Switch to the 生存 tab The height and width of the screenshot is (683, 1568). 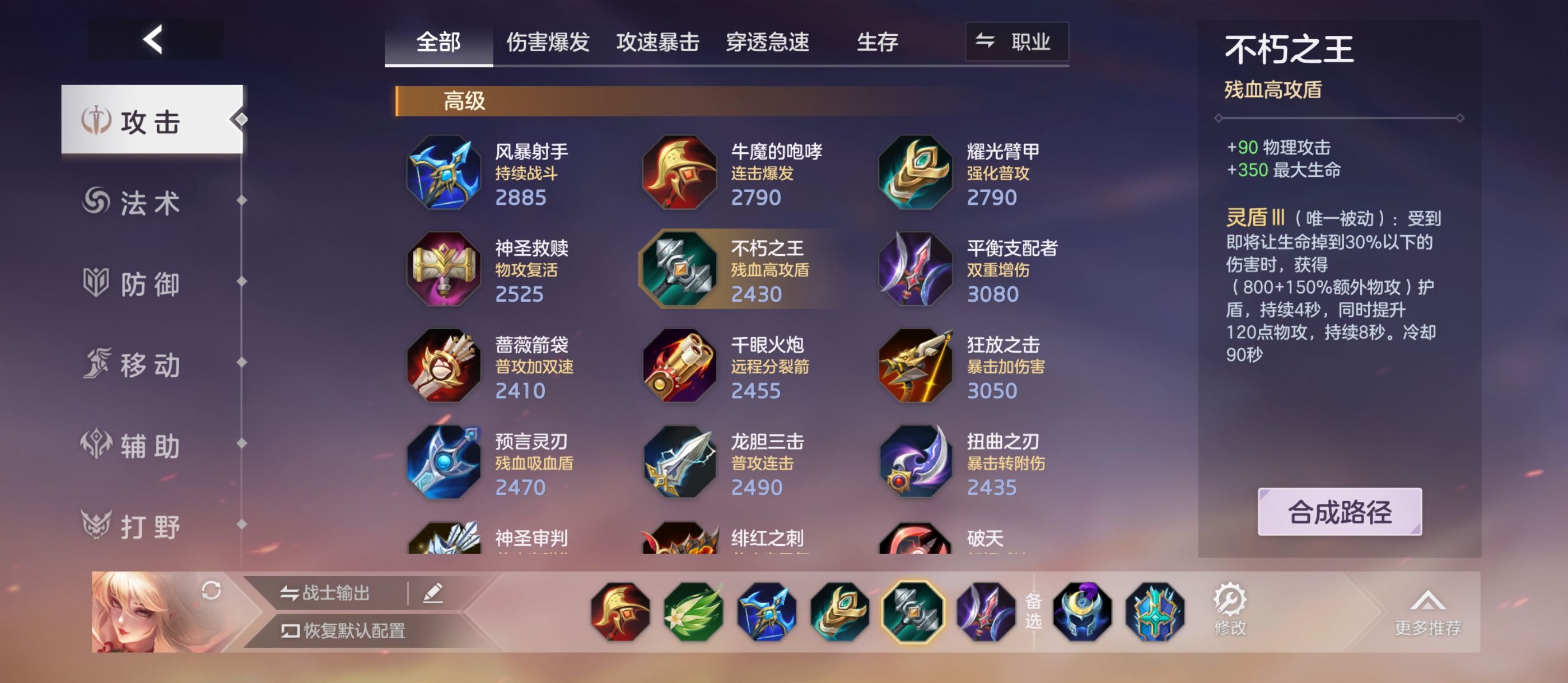(877, 42)
